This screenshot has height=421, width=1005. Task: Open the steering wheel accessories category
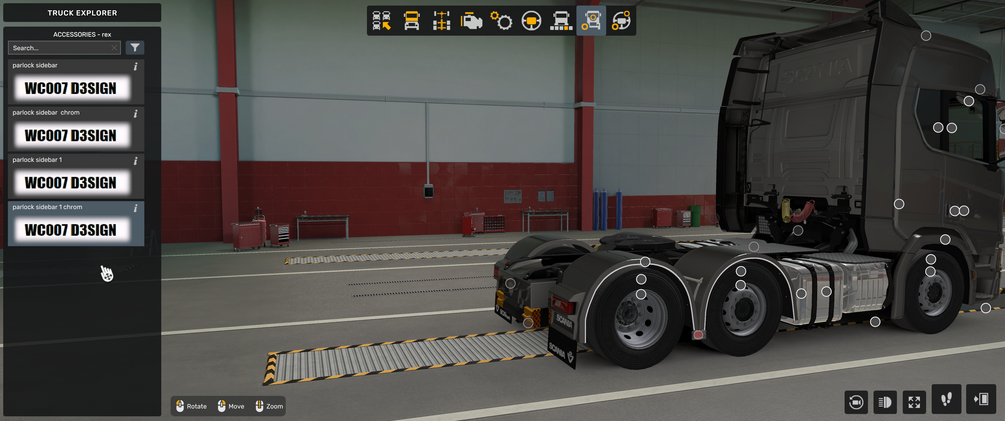click(621, 20)
